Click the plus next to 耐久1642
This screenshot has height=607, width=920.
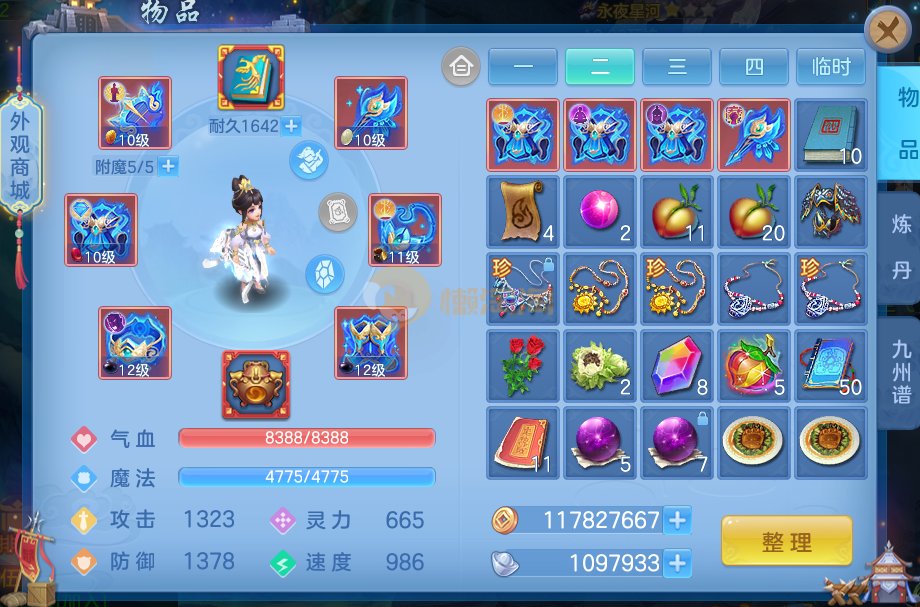[291, 126]
